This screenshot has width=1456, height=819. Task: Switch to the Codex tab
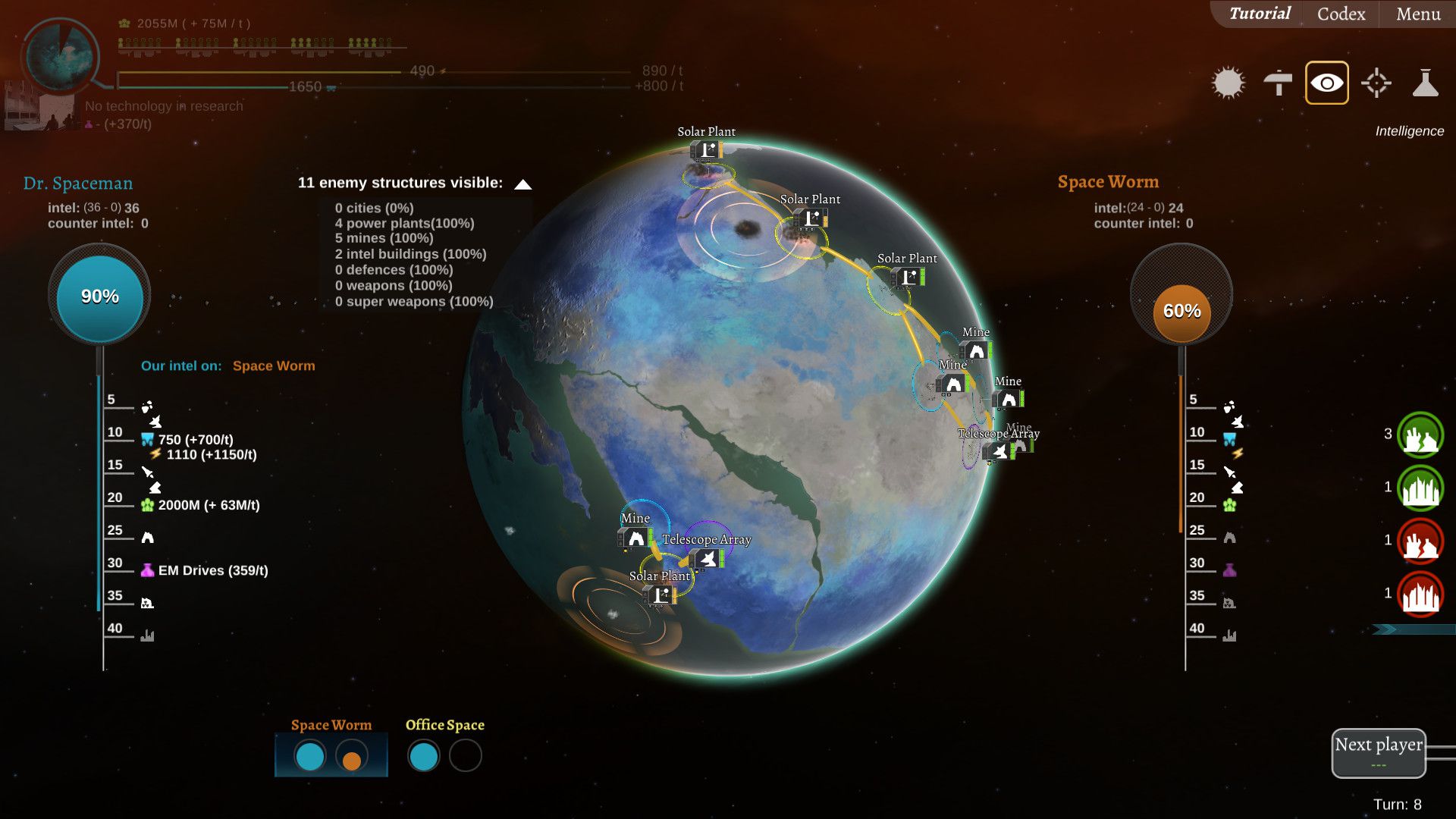pos(1339,14)
